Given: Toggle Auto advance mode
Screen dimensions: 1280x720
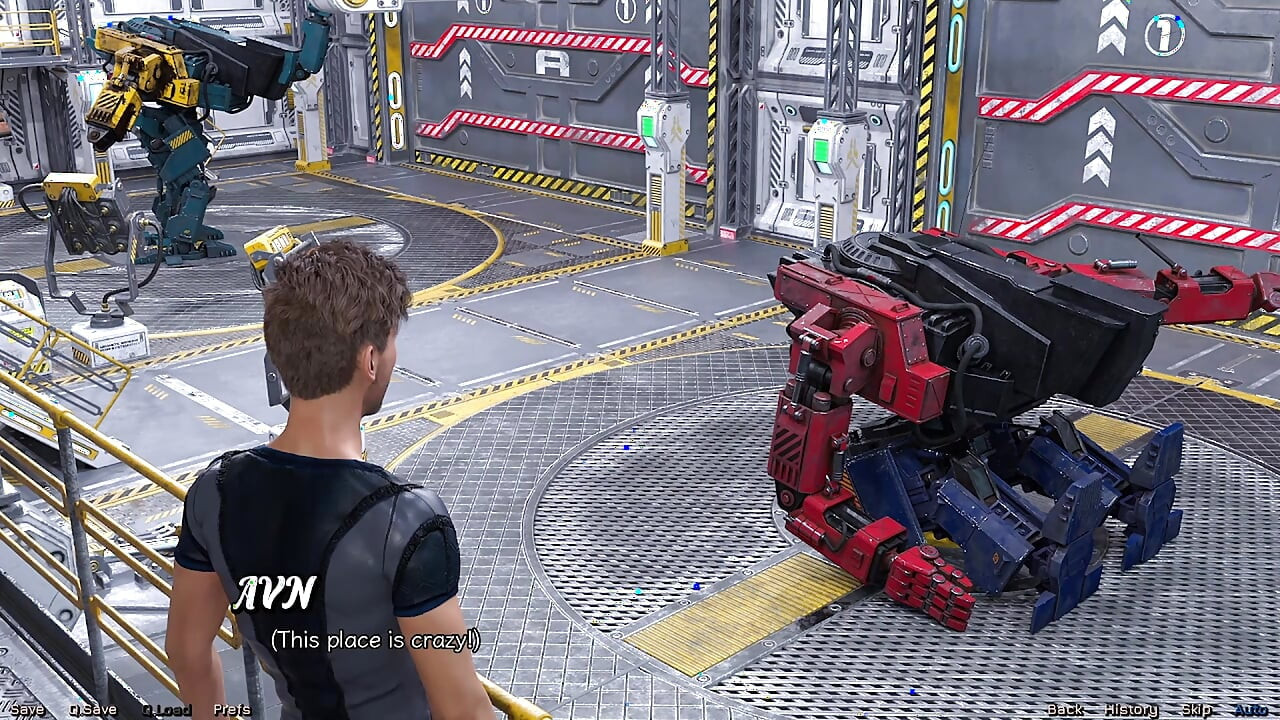Looking at the screenshot, I should [1251, 710].
